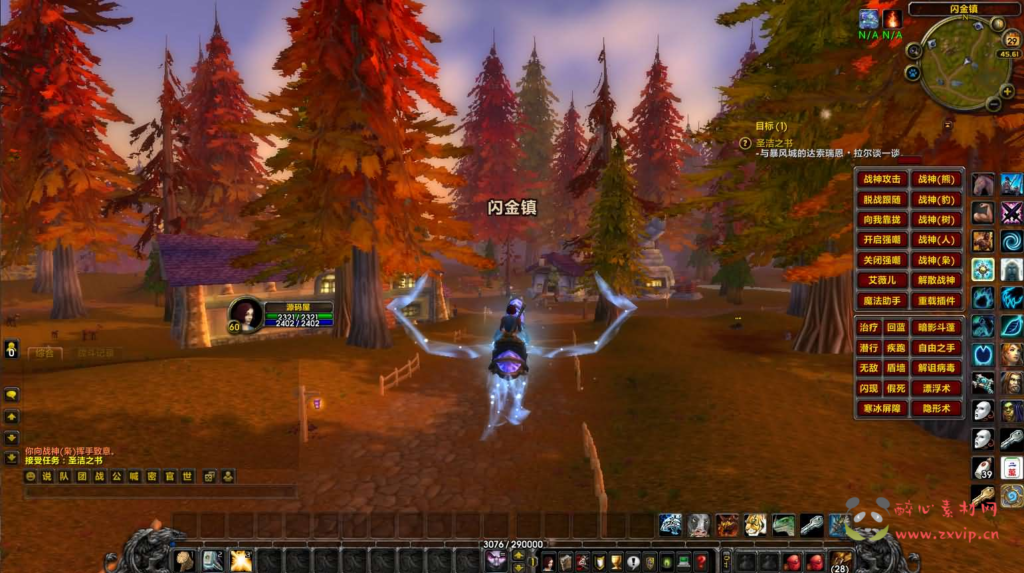Click the 解散战神 button

point(938,280)
